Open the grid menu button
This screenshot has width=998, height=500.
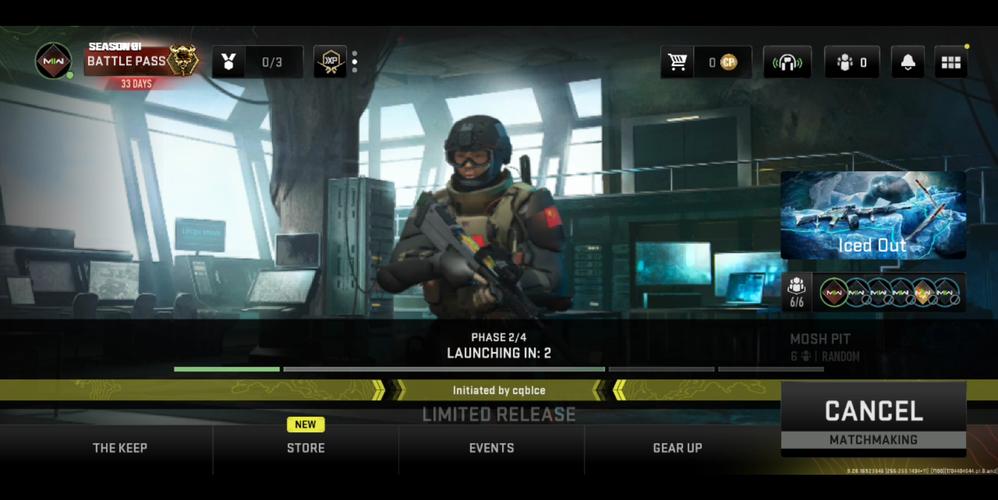951,62
